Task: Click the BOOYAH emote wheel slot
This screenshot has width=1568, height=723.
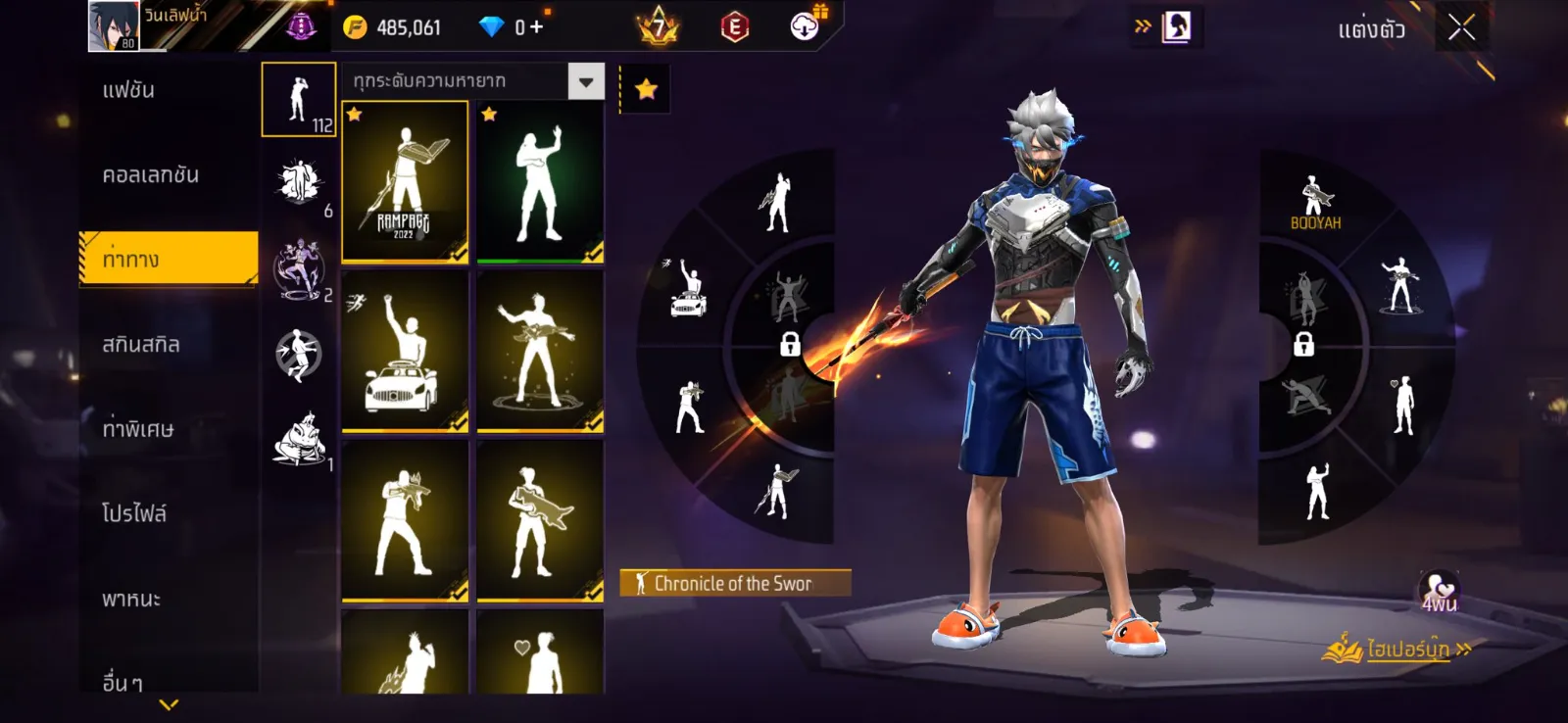Action: click(x=1316, y=204)
